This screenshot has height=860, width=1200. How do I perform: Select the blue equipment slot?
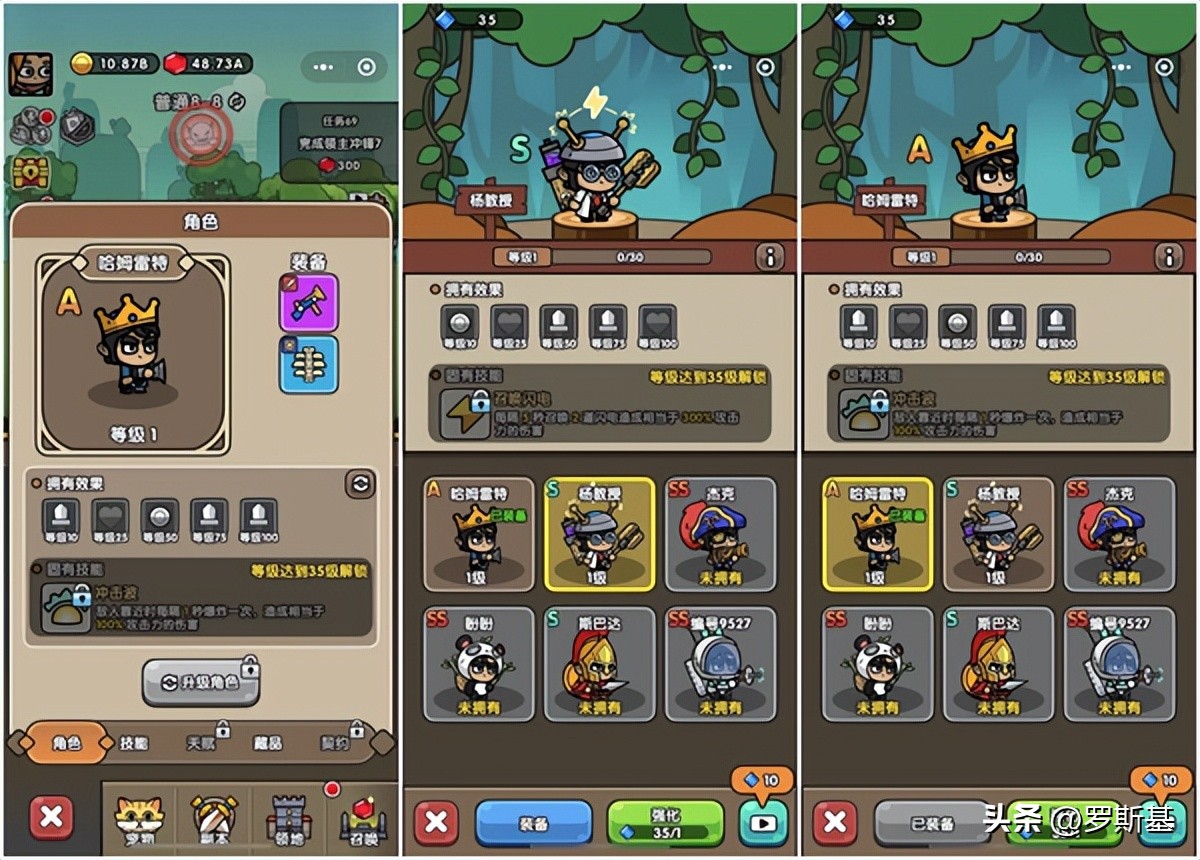coord(308,364)
